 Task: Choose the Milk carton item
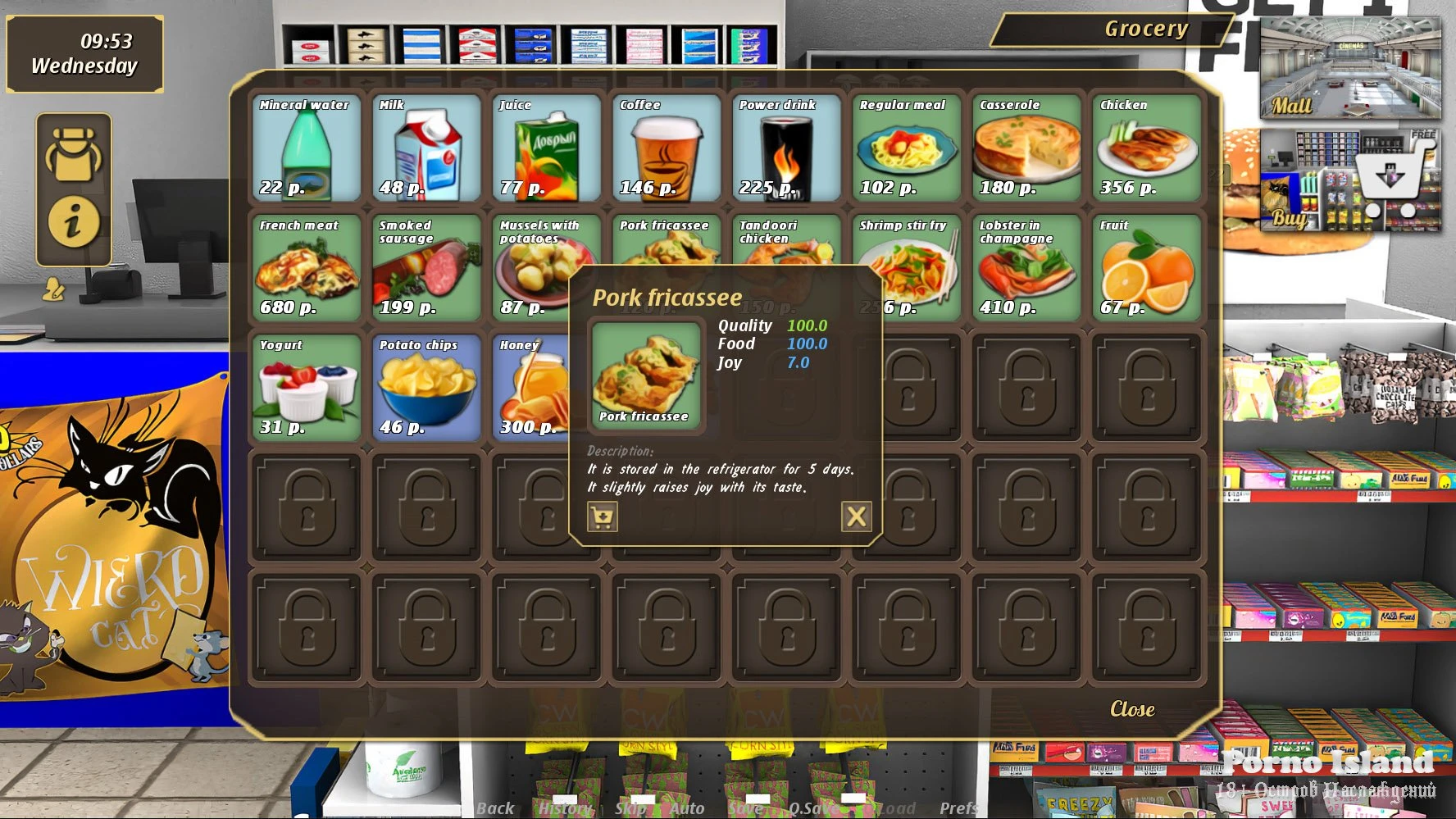426,148
